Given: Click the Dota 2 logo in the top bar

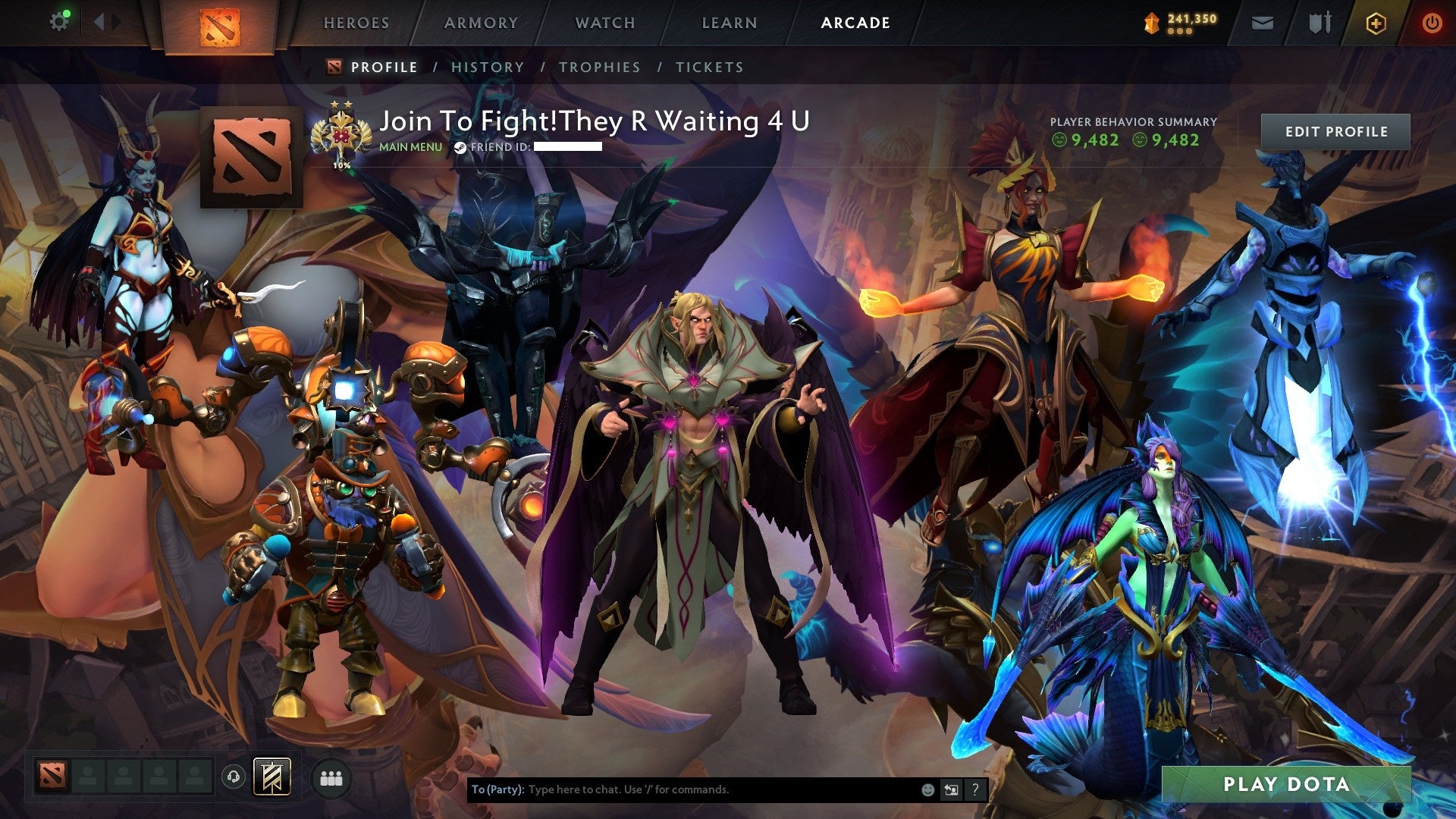Looking at the screenshot, I should [x=220, y=25].
